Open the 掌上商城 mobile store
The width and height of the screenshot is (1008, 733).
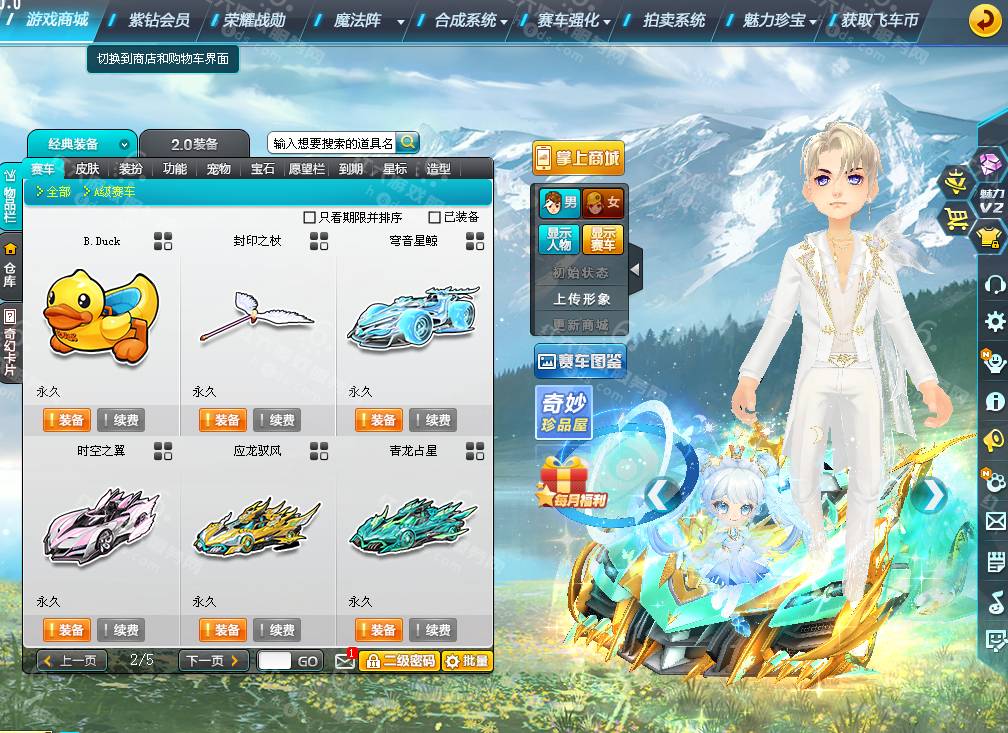[x=576, y=158]
